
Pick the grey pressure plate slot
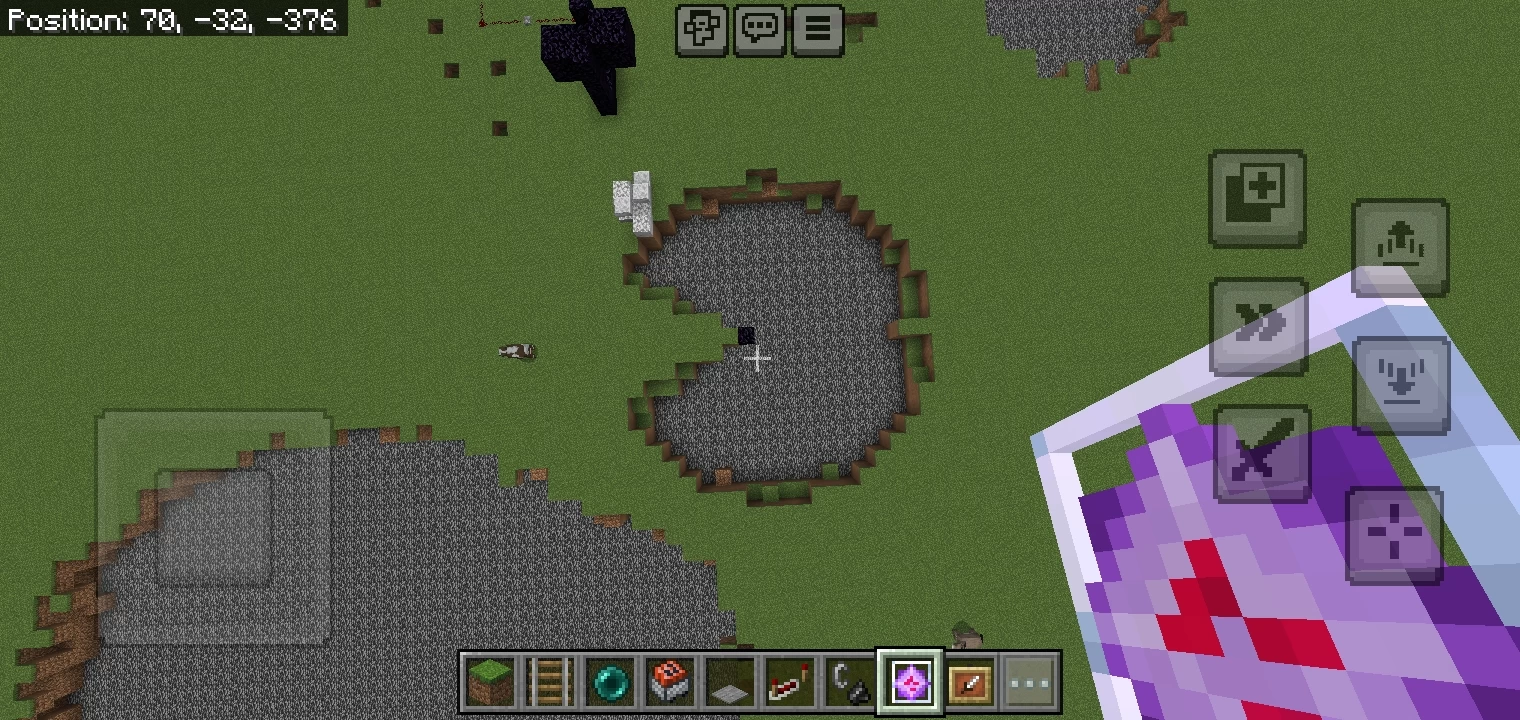[730, 683]
